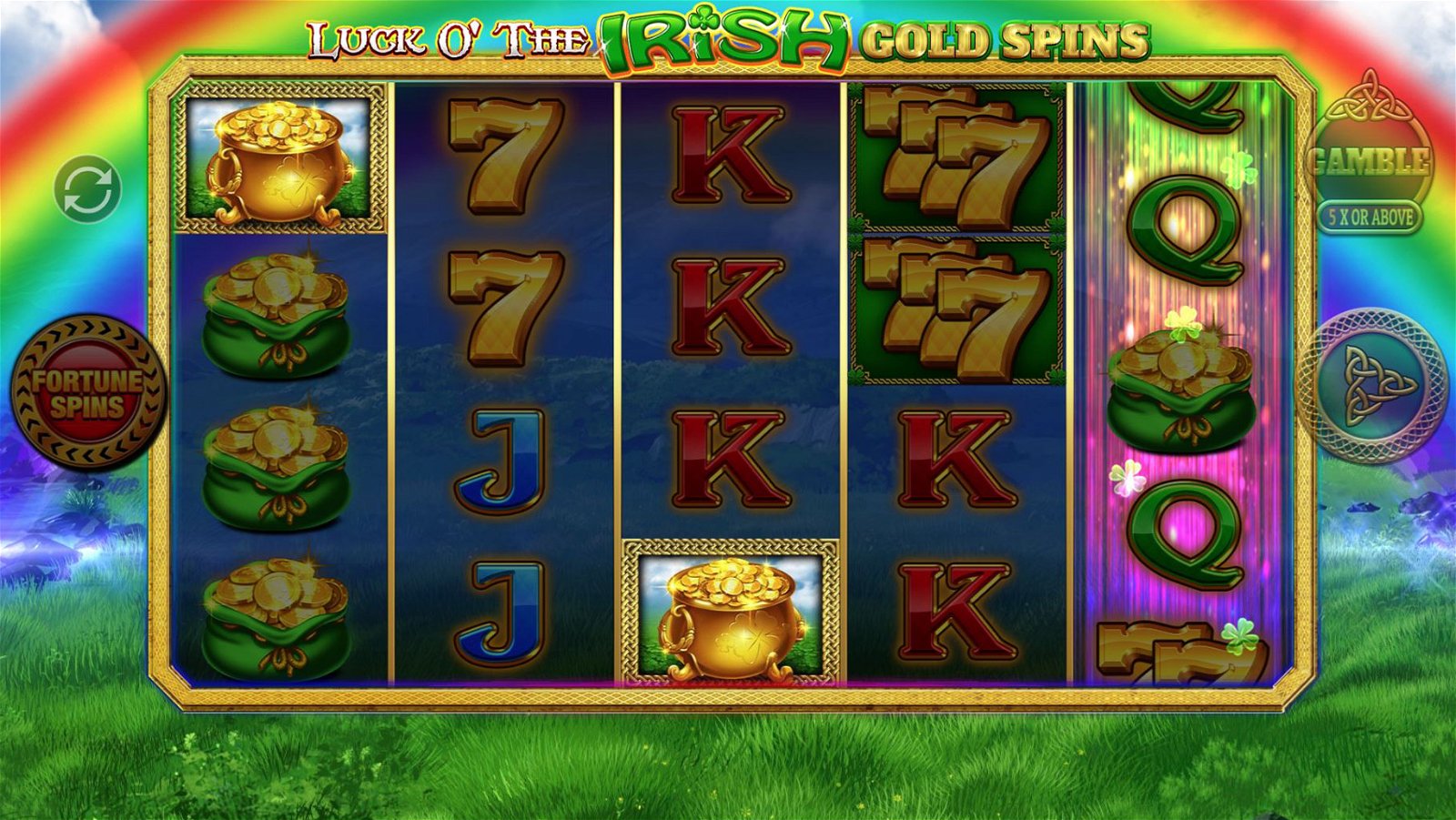
Task: Spin the reels with the Celtic knot button
Action: coord(1371,385)
